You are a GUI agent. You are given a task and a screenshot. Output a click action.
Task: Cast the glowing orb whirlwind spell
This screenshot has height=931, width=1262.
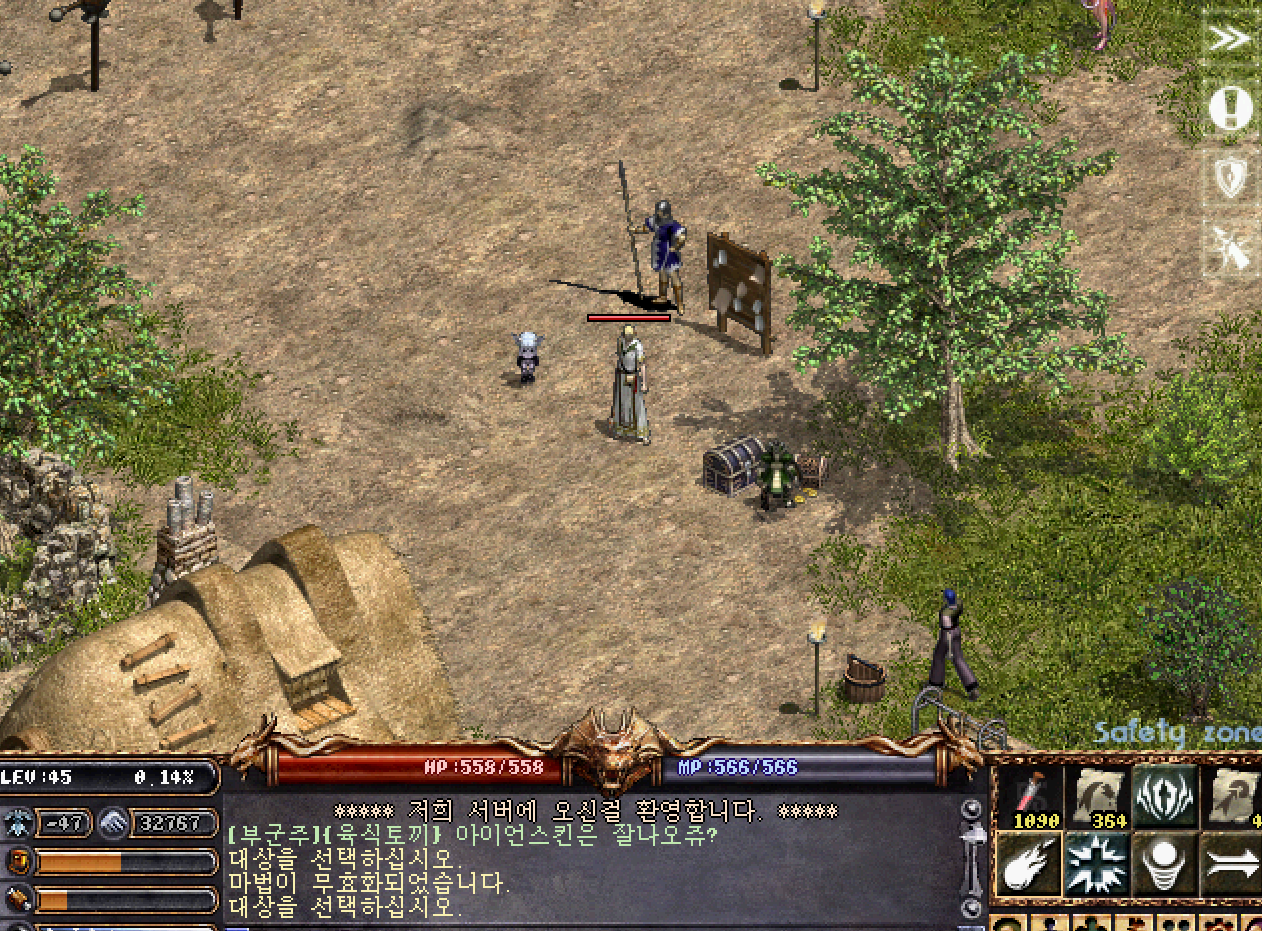[x=1165, y=864]
